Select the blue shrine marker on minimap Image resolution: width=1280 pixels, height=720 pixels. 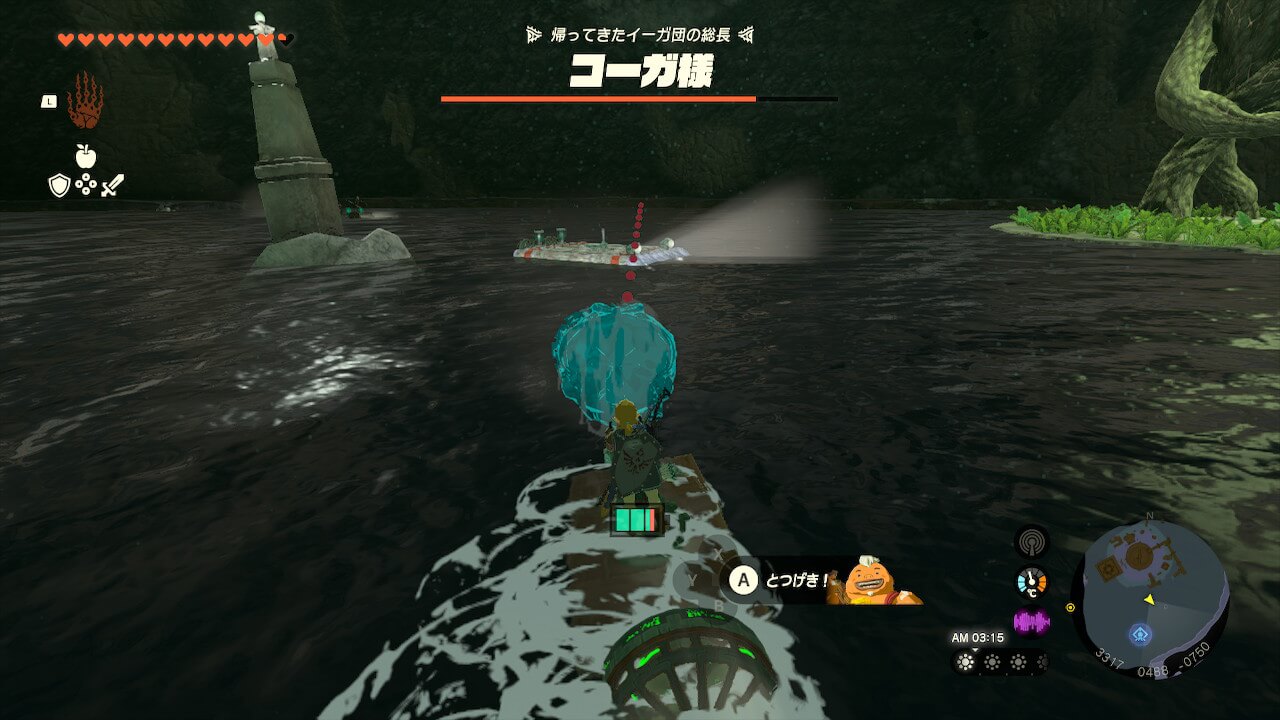(x=1140, y=634)
